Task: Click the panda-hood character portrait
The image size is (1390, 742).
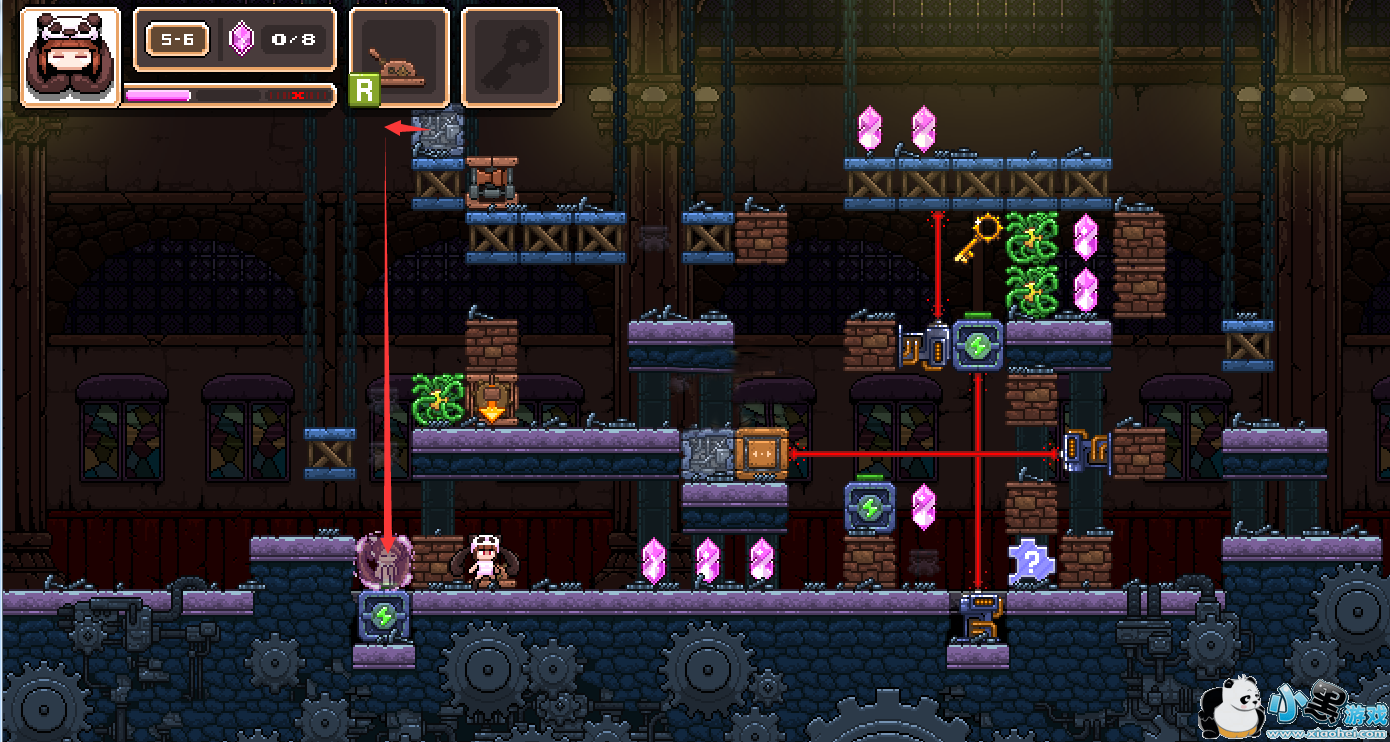Action: (x=70, y=56)
